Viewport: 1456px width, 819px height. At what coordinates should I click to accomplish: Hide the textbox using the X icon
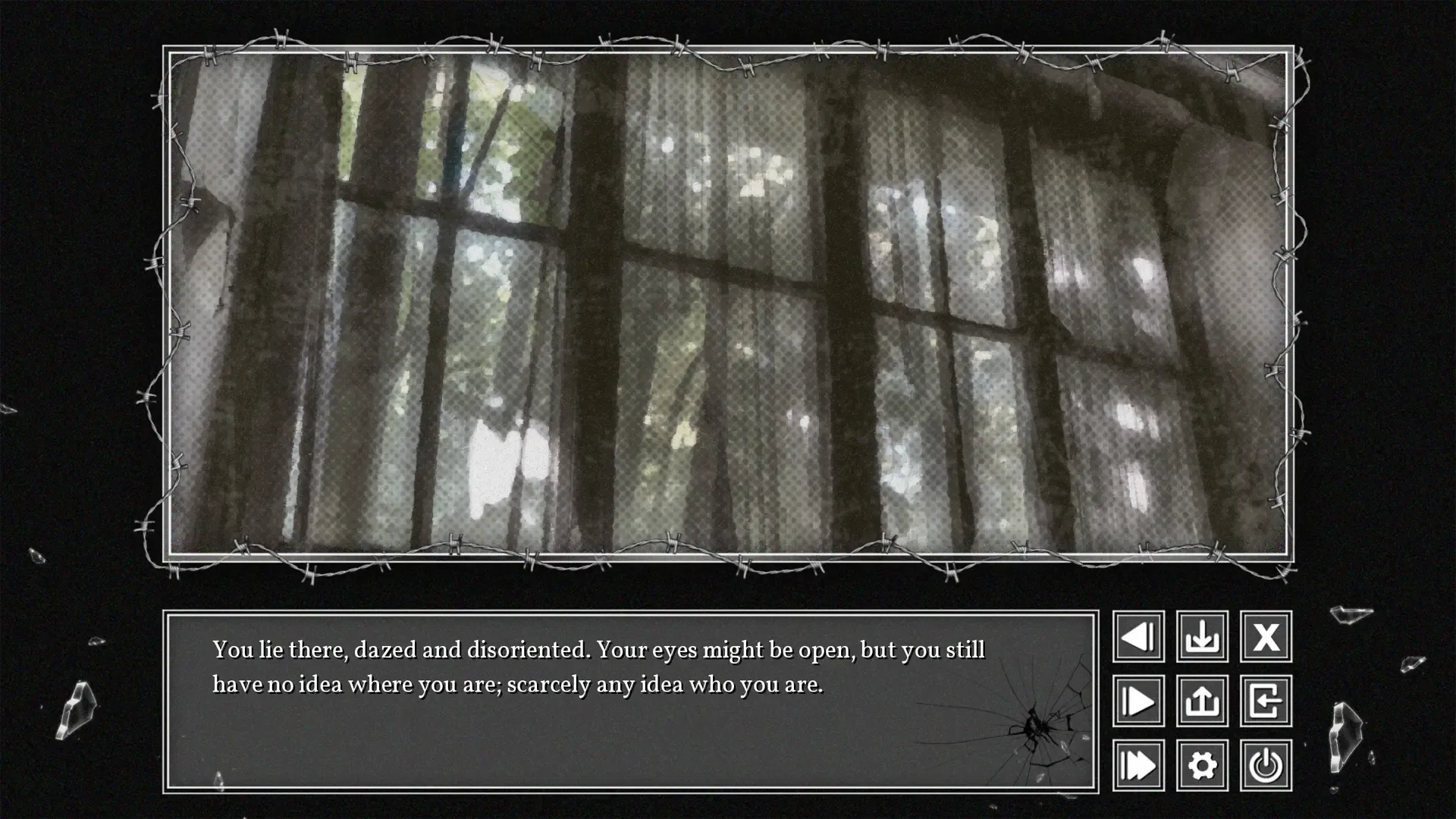pos(1266,637)
